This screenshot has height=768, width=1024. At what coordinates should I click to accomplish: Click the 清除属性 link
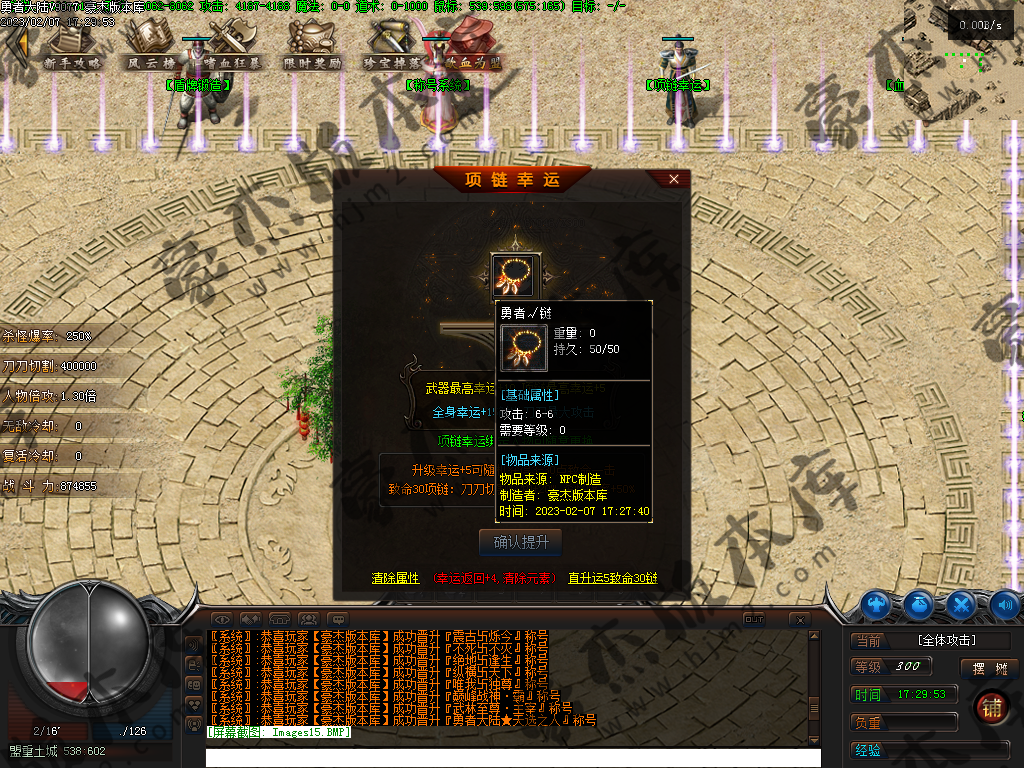click(x=395, y=578)
